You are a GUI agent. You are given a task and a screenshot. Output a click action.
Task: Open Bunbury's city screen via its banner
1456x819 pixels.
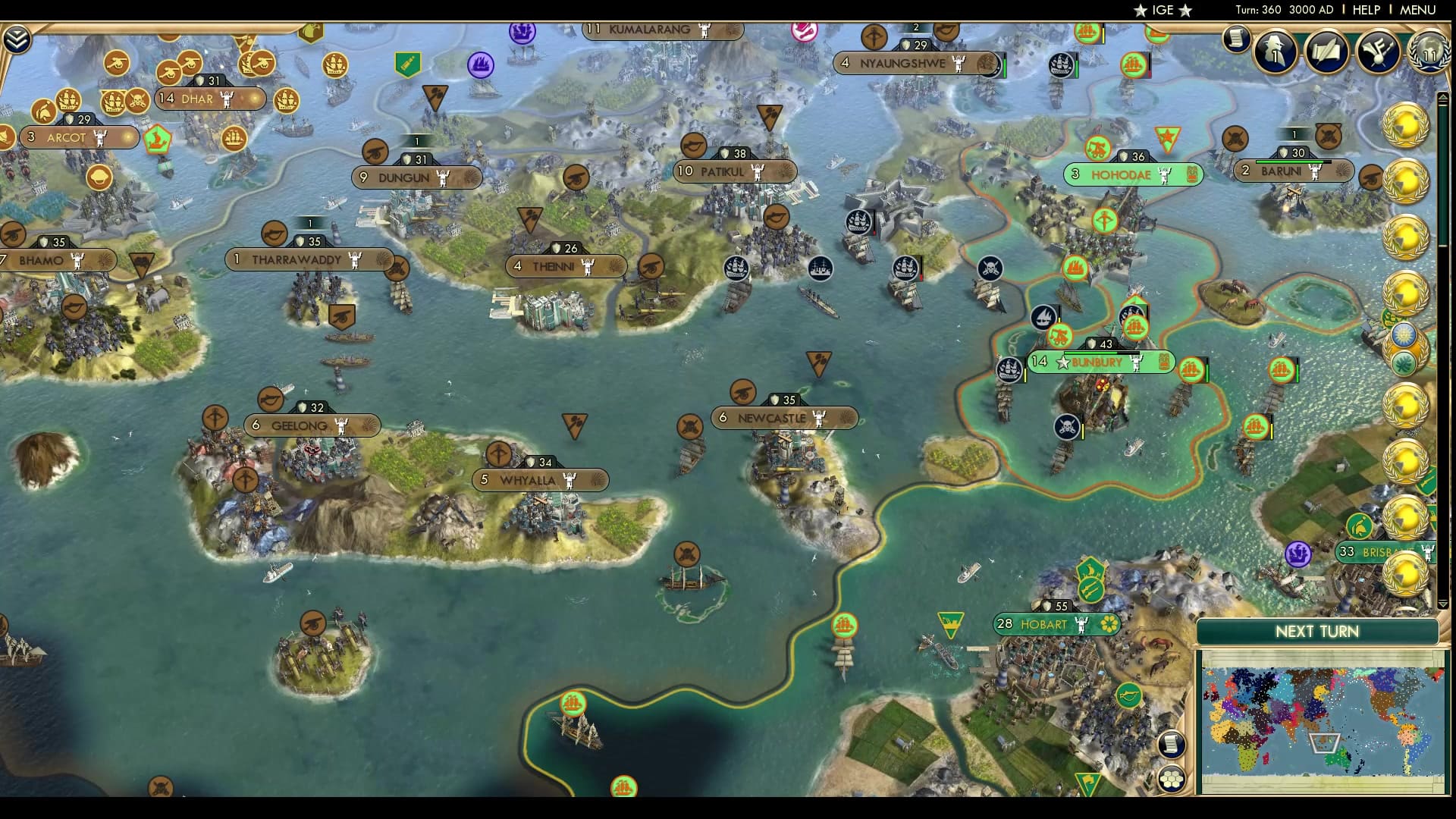(x=1095, y=362)
